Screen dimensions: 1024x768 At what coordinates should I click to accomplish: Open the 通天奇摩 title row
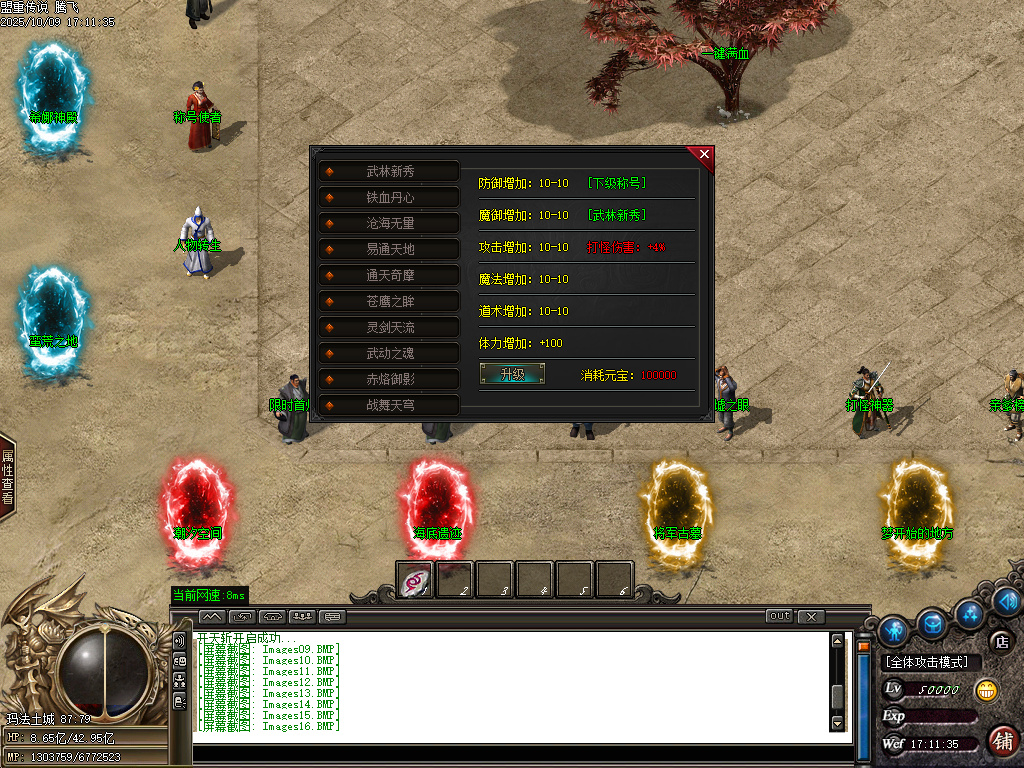click(389, 275)
